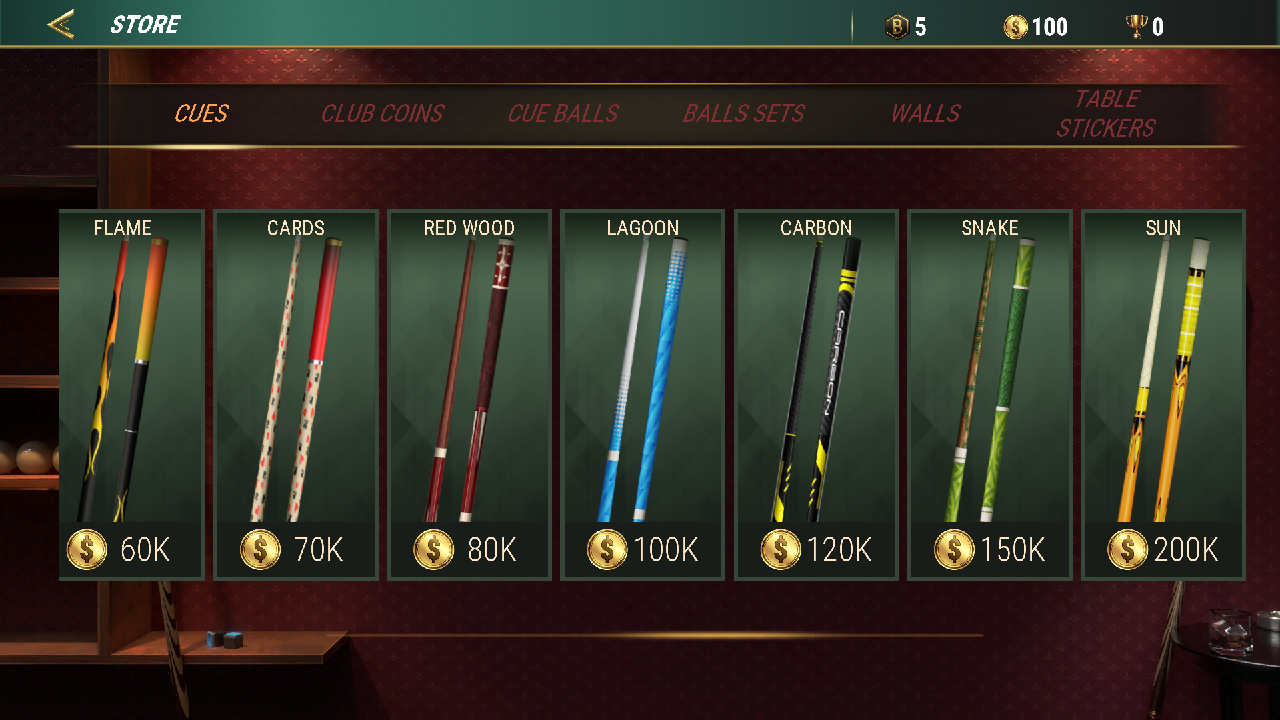Show the Cue Balls category
This screenshot has height=720, width=1280.
[563, 114]
